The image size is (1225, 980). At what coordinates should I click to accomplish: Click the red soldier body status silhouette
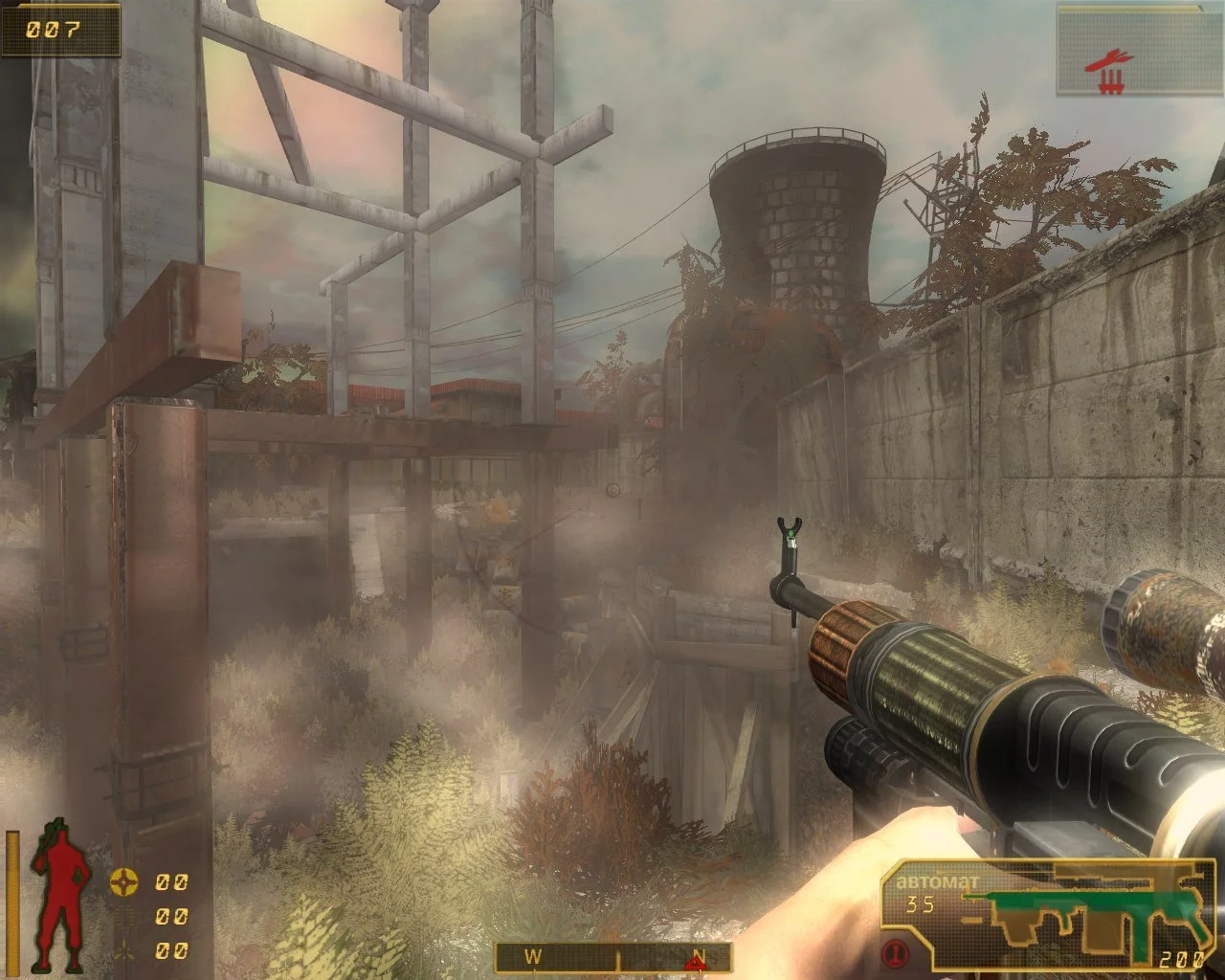pyautogui.click(x=59, y=894)
